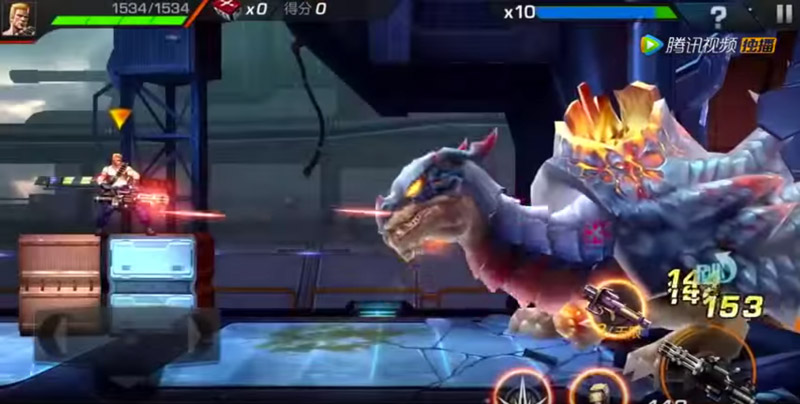Move left with the D-pad arrow
Viewport: 800px width, 404px height.
coord(53,331)
